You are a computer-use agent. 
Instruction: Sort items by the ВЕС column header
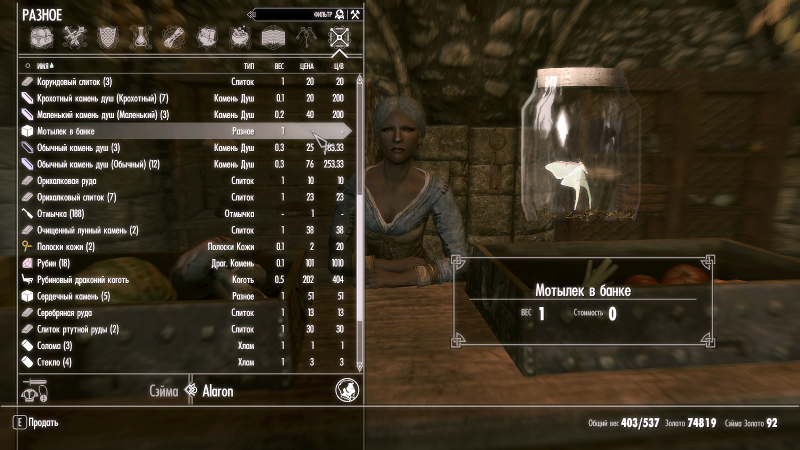click(279, 63)
